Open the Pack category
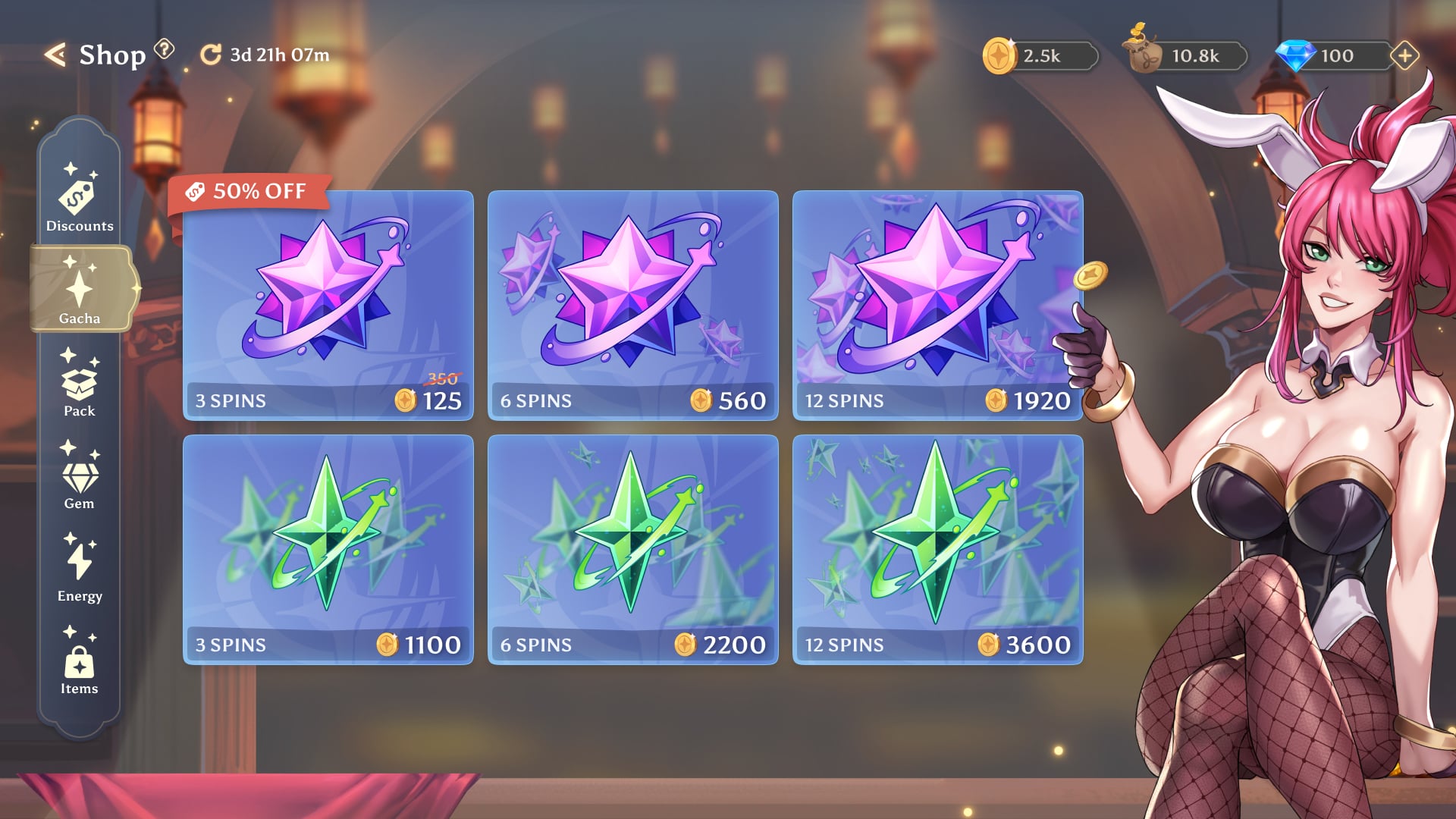Screen dimensions: 1456x819 click(x=80, y=383)
